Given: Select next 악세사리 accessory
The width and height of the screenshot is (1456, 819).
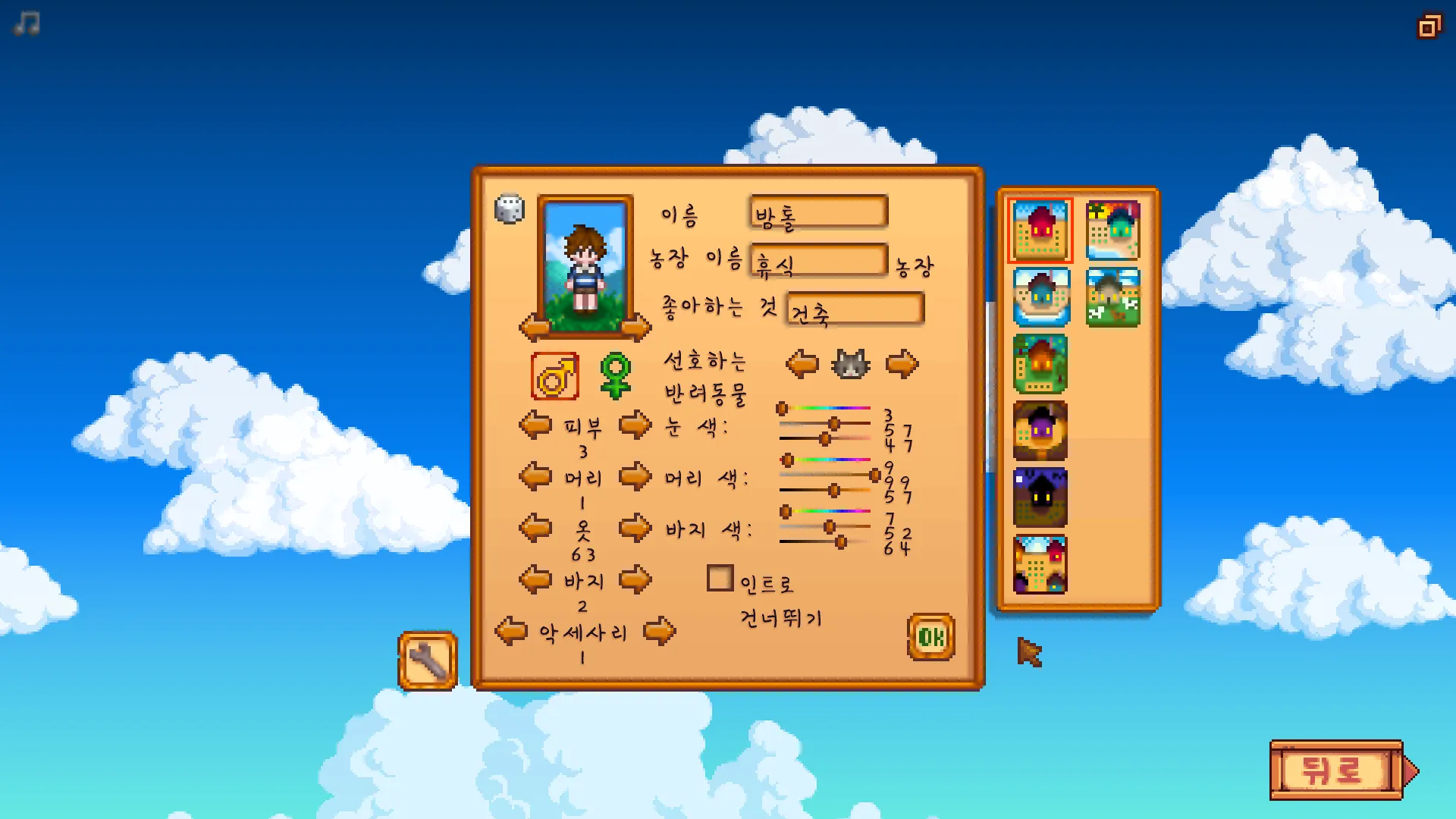Looking at the screenshot, I should [659, 631].
